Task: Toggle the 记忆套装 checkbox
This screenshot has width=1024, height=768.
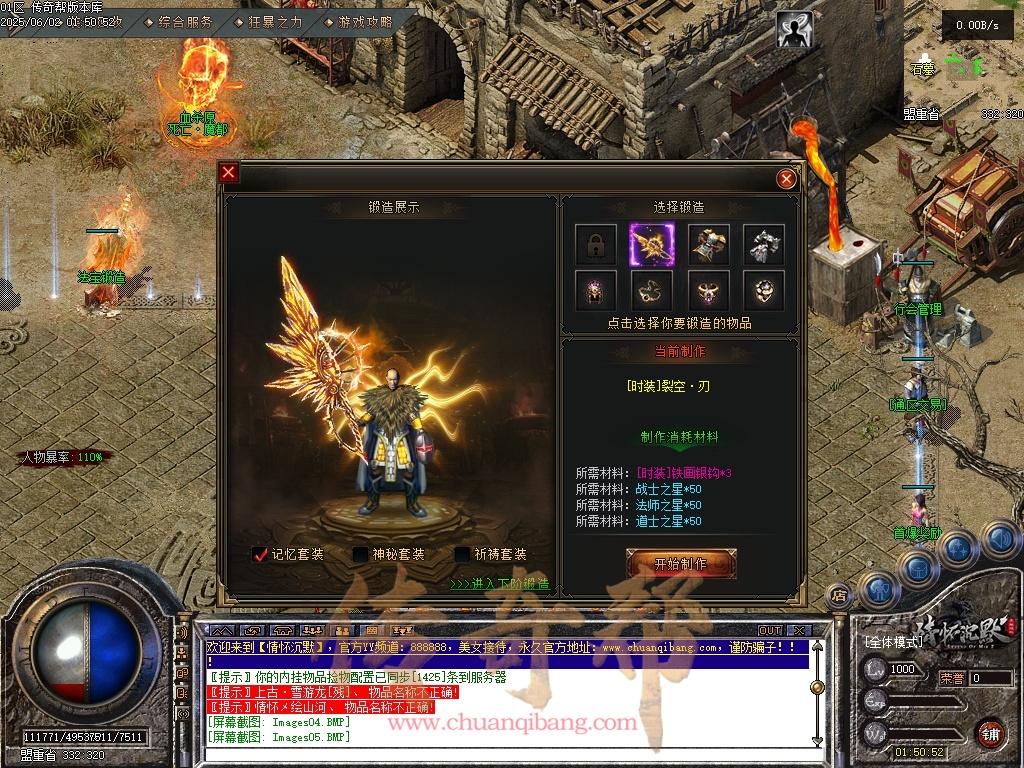Action: pyautogui.click(x=261, y=554)
